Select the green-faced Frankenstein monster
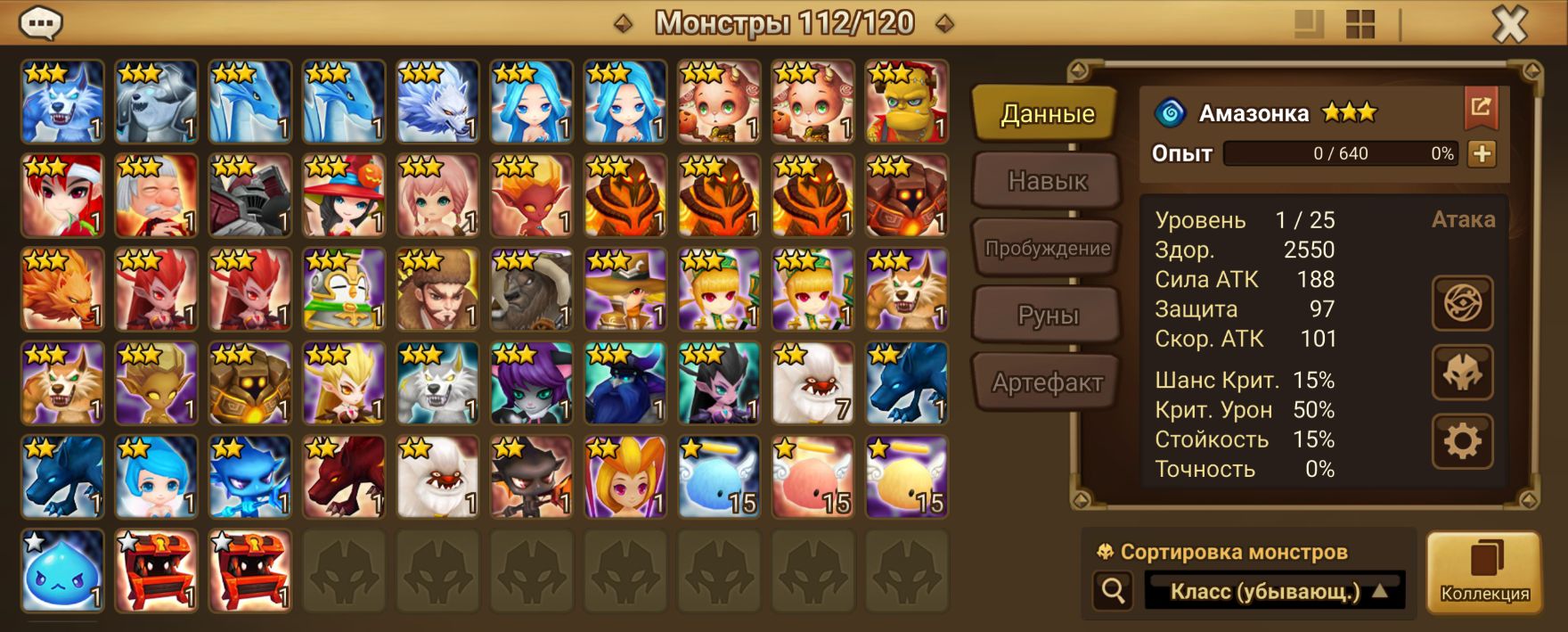Viewport: 1568px width, 632px height. (906, 102)
